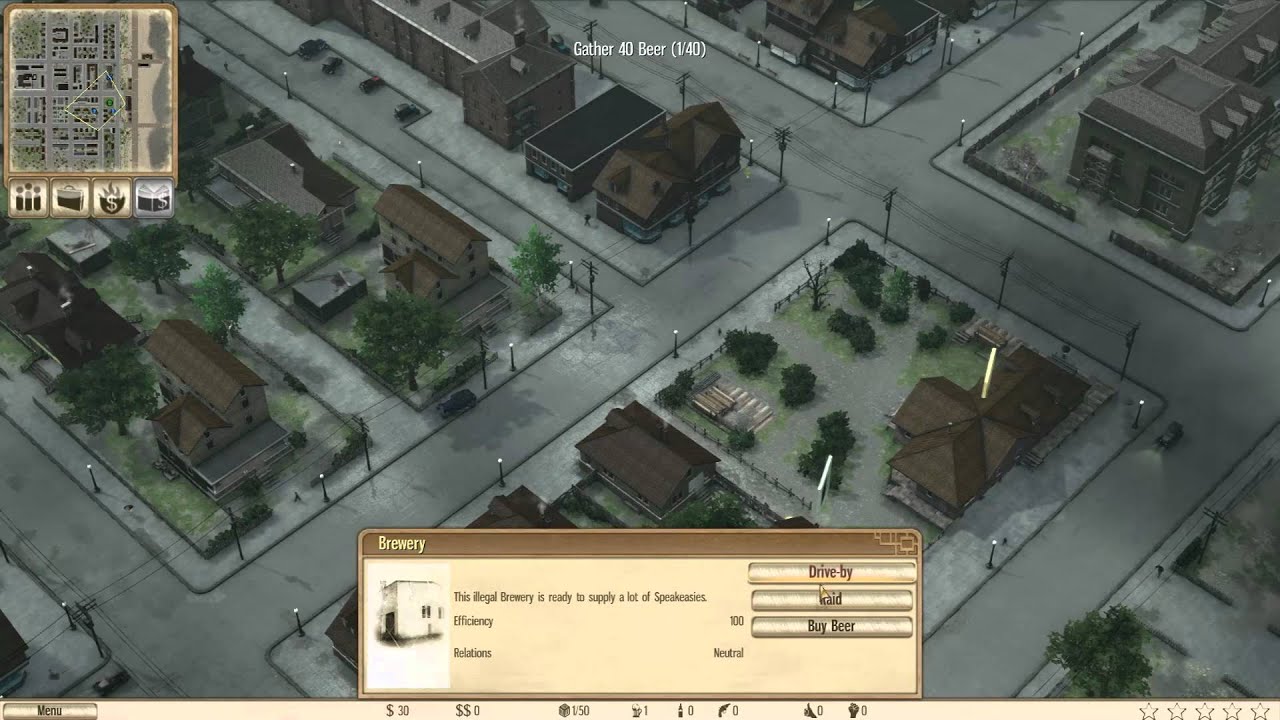The width and height of the screenshot is (1280, 720).
Task: Open the Menu button
Action: click(49, 711)
